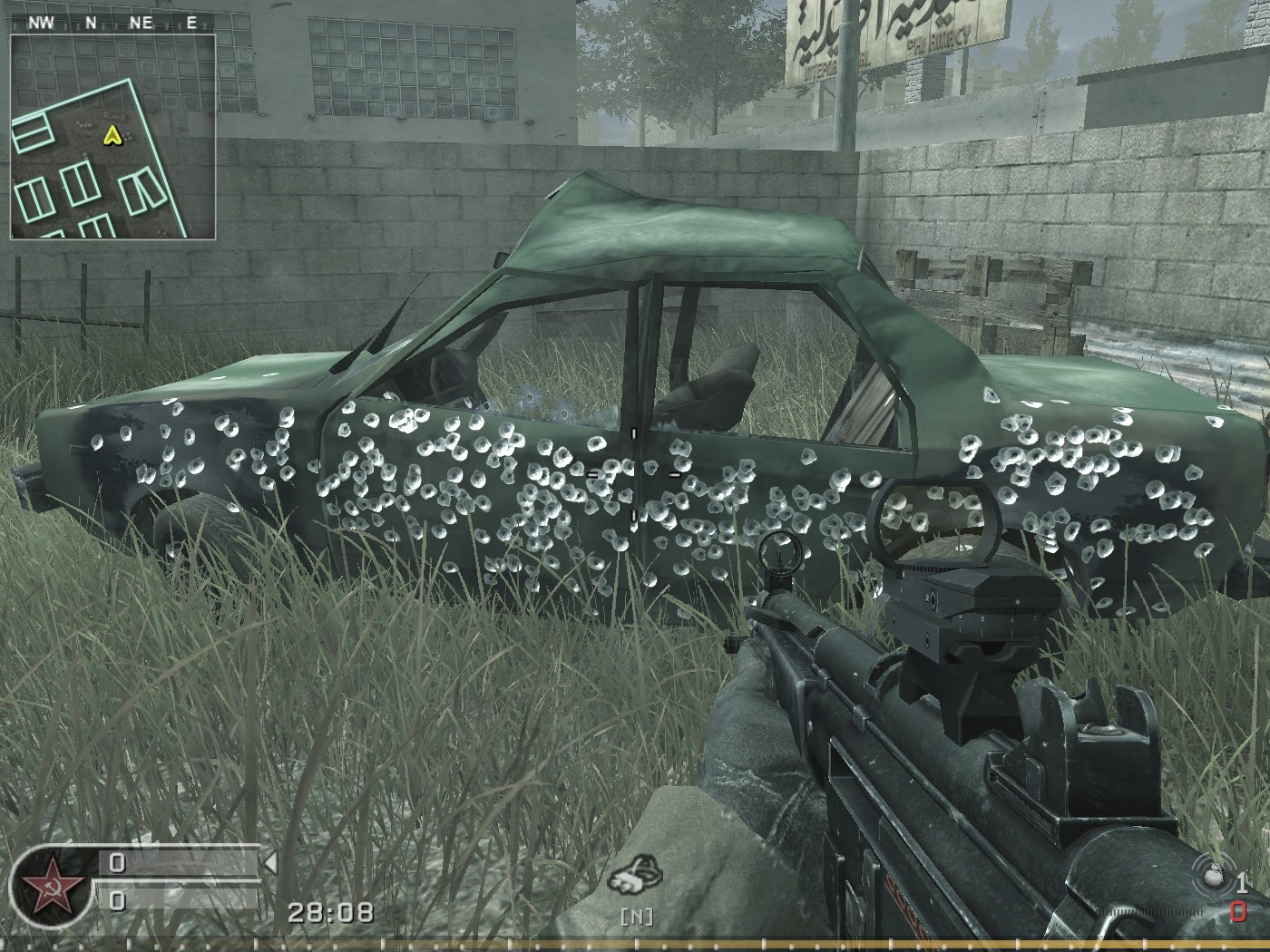
Task: Click the minimap in the corner
Action: point(112,136)
